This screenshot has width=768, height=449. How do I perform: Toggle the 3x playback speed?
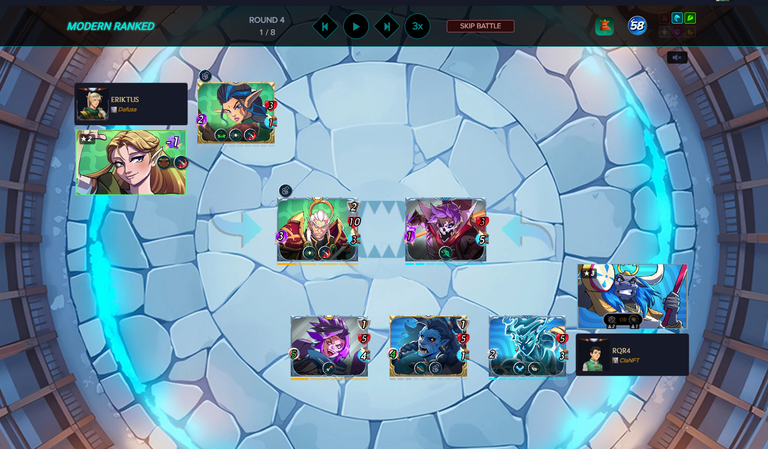(x=417, y=26)
